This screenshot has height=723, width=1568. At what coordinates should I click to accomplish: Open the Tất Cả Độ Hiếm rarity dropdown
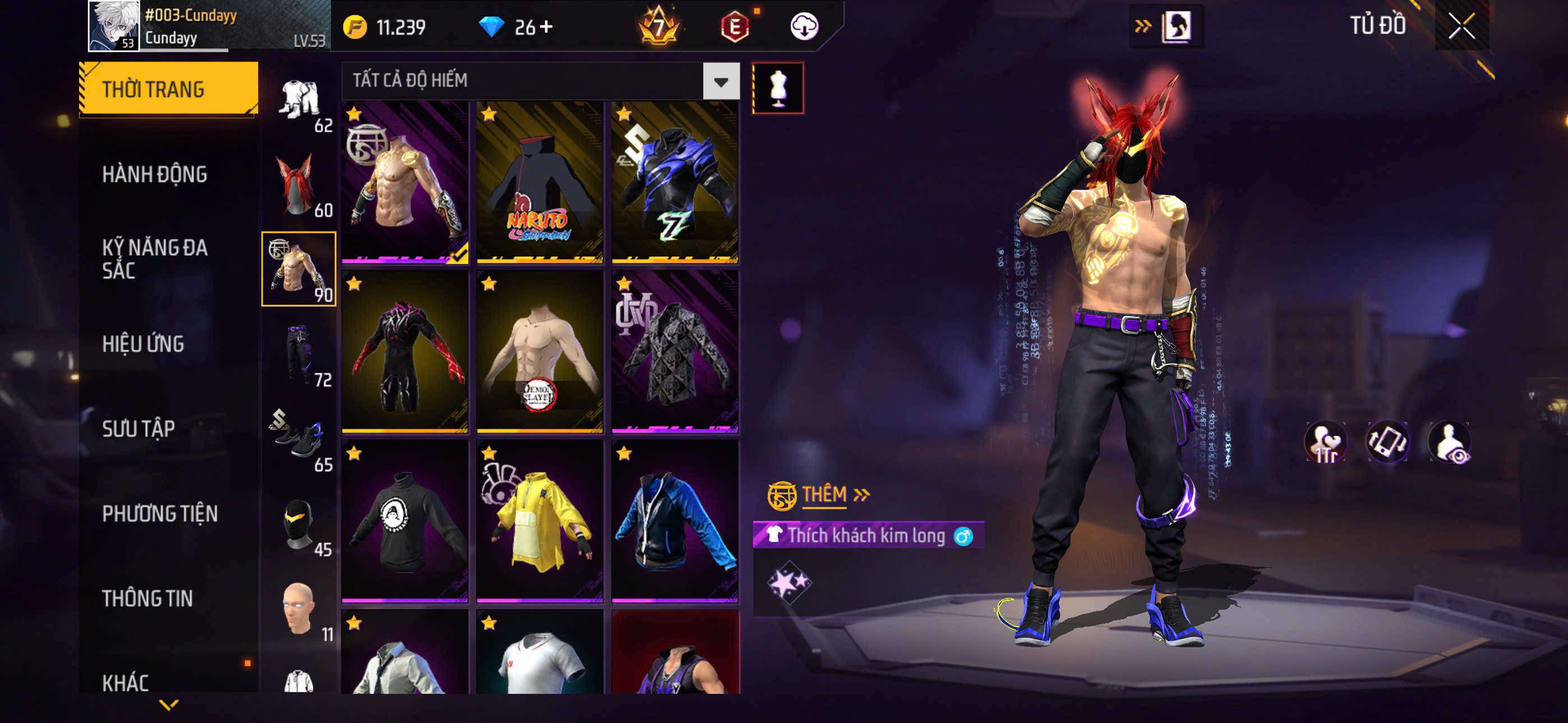721,81
